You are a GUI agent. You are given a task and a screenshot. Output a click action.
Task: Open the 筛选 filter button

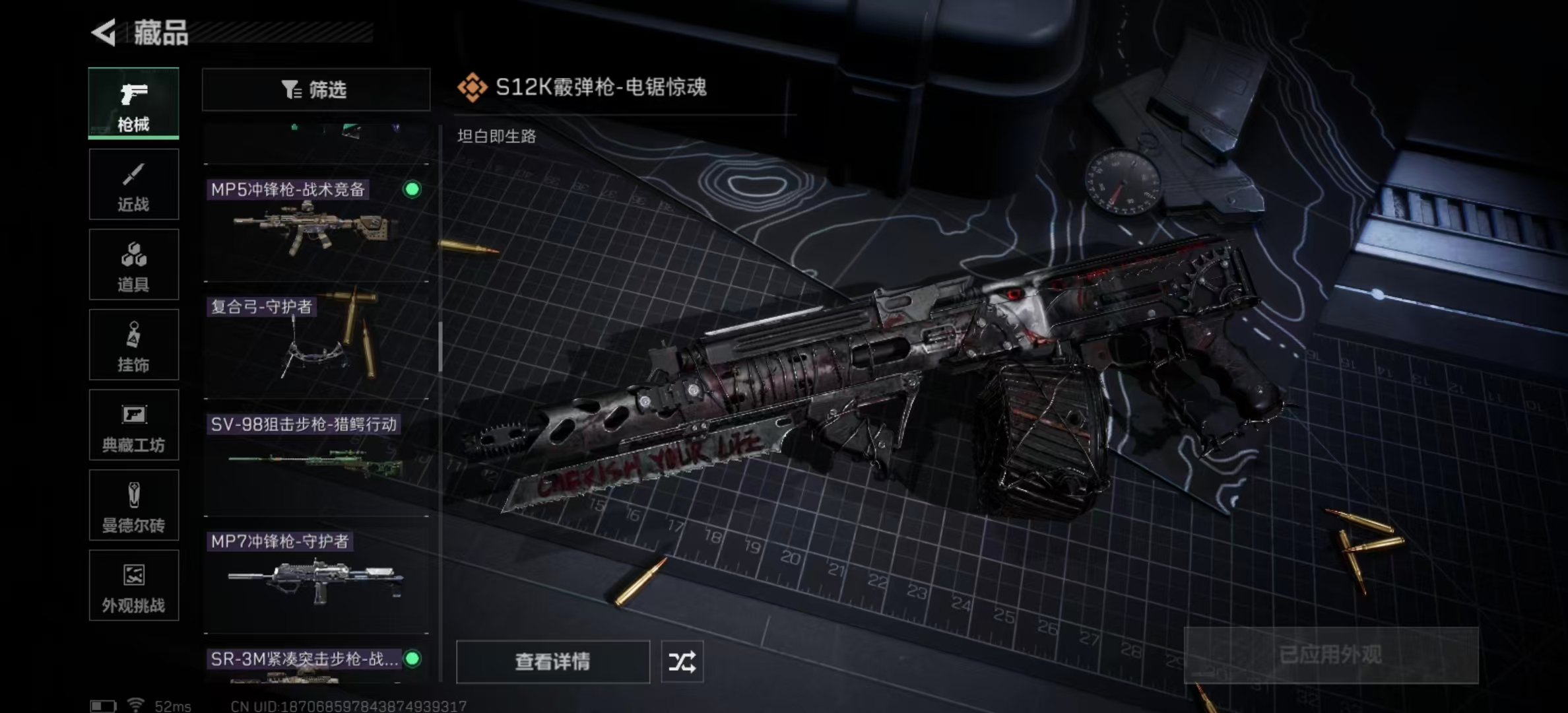[315, 89]
